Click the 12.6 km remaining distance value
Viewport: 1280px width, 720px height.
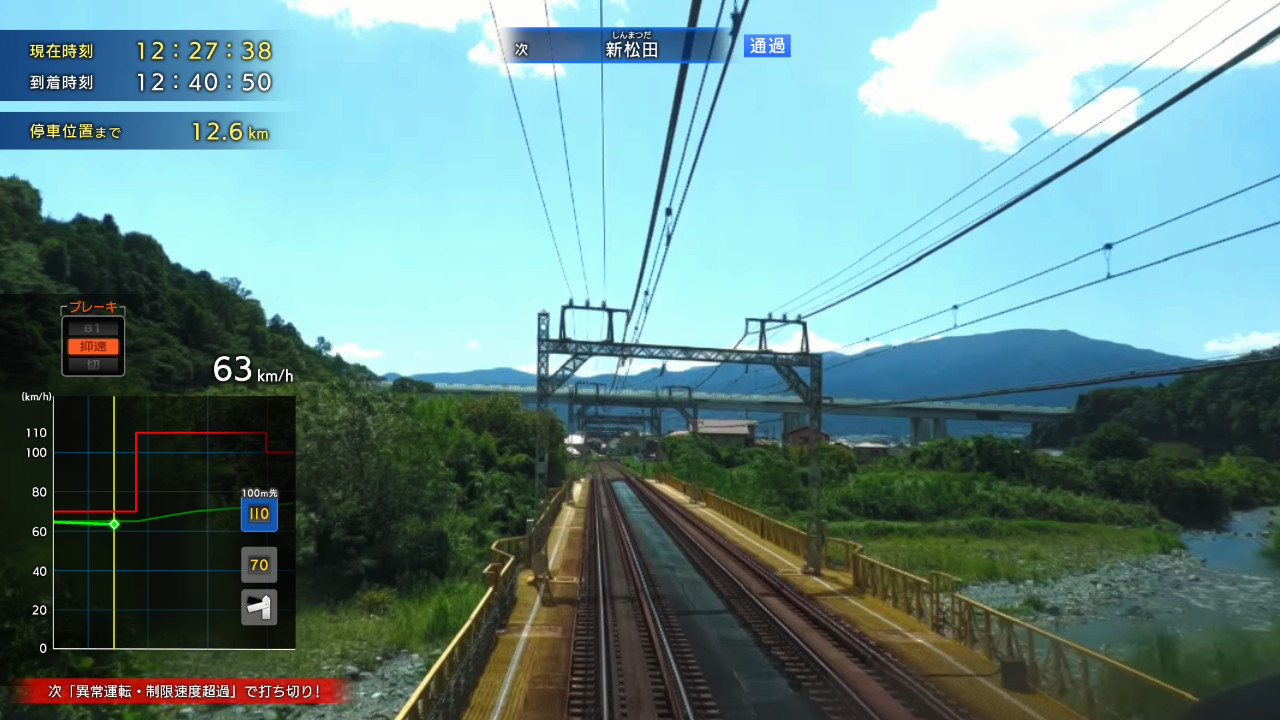213,130
